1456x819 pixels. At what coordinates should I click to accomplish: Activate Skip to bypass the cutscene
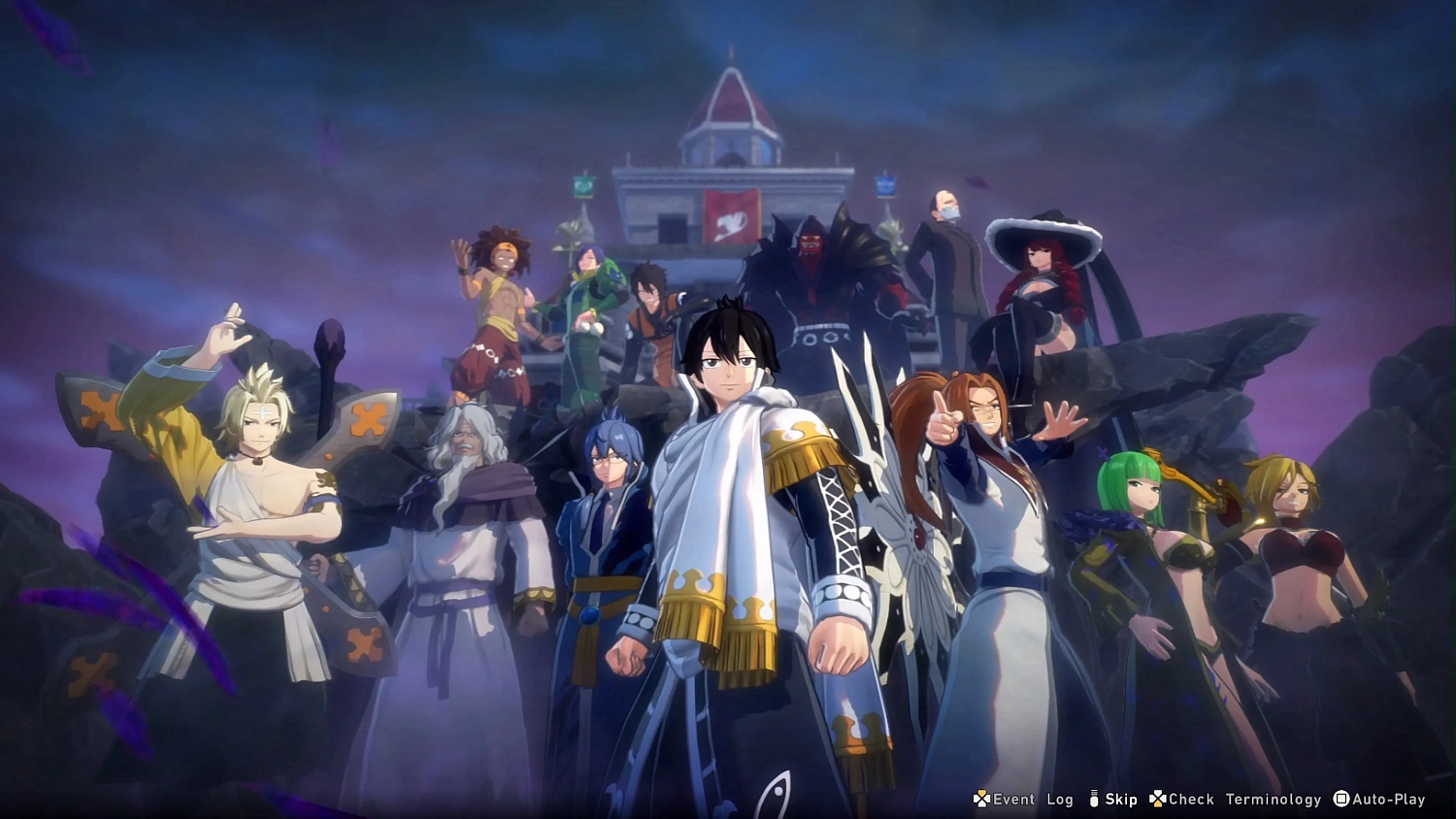(x=1121, y=800)
